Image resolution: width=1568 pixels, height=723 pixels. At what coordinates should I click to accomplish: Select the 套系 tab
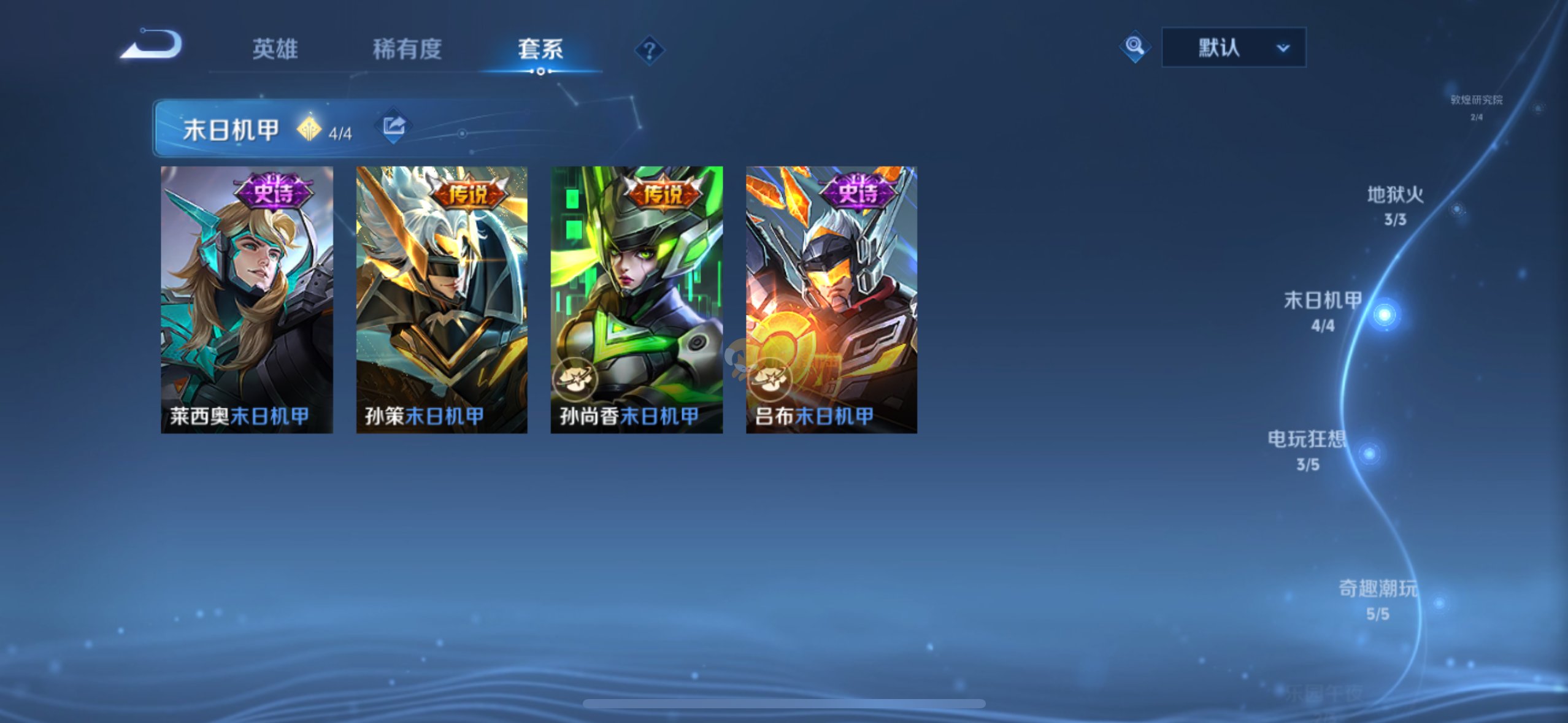point(540,49)
